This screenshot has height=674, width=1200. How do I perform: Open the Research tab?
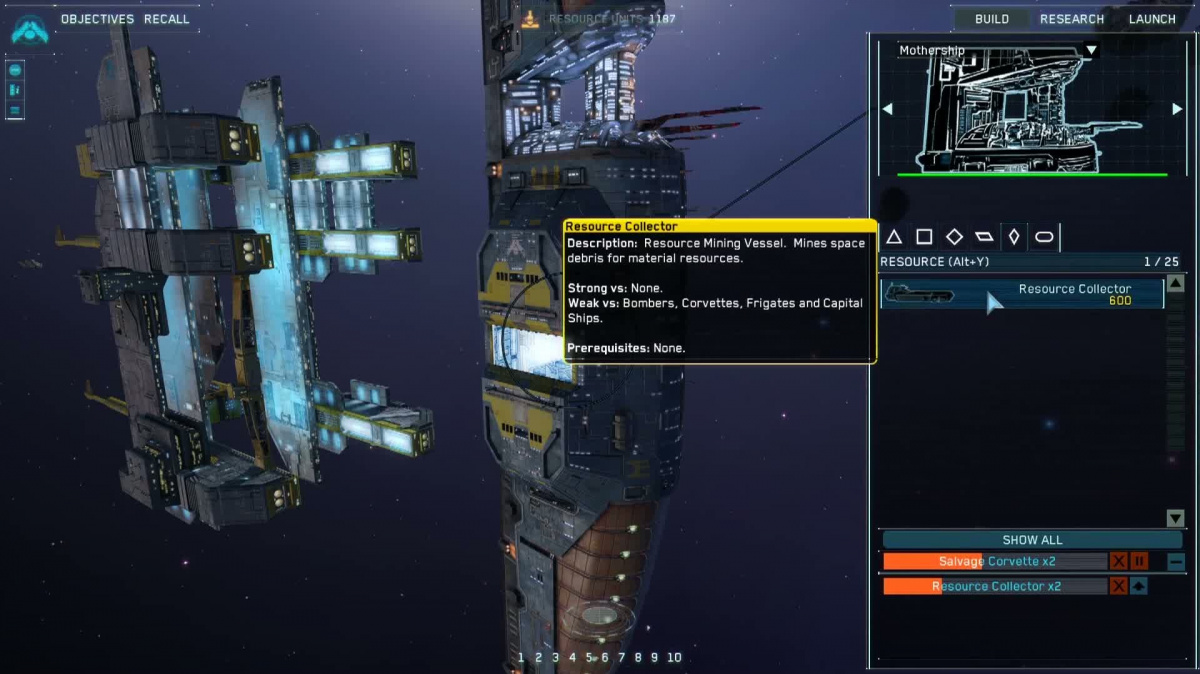(1071, 19)
